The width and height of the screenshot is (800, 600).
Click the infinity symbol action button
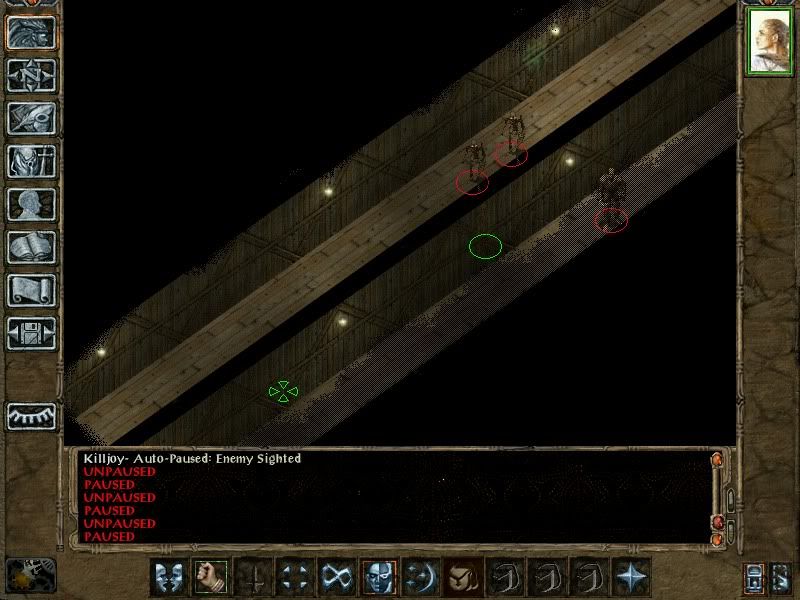[337, 576]
